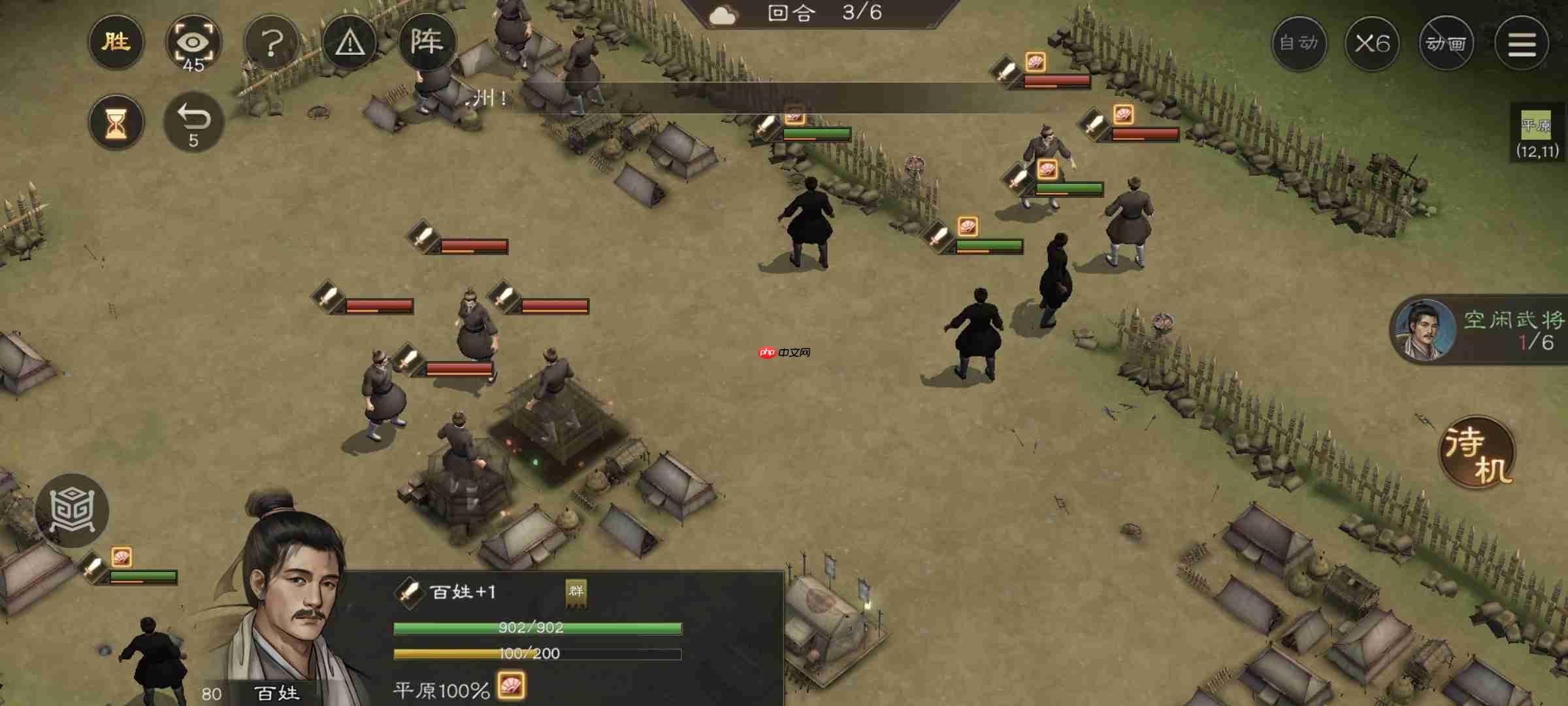
Task: Open the hamburger main menu
Action: (1522, 43)
